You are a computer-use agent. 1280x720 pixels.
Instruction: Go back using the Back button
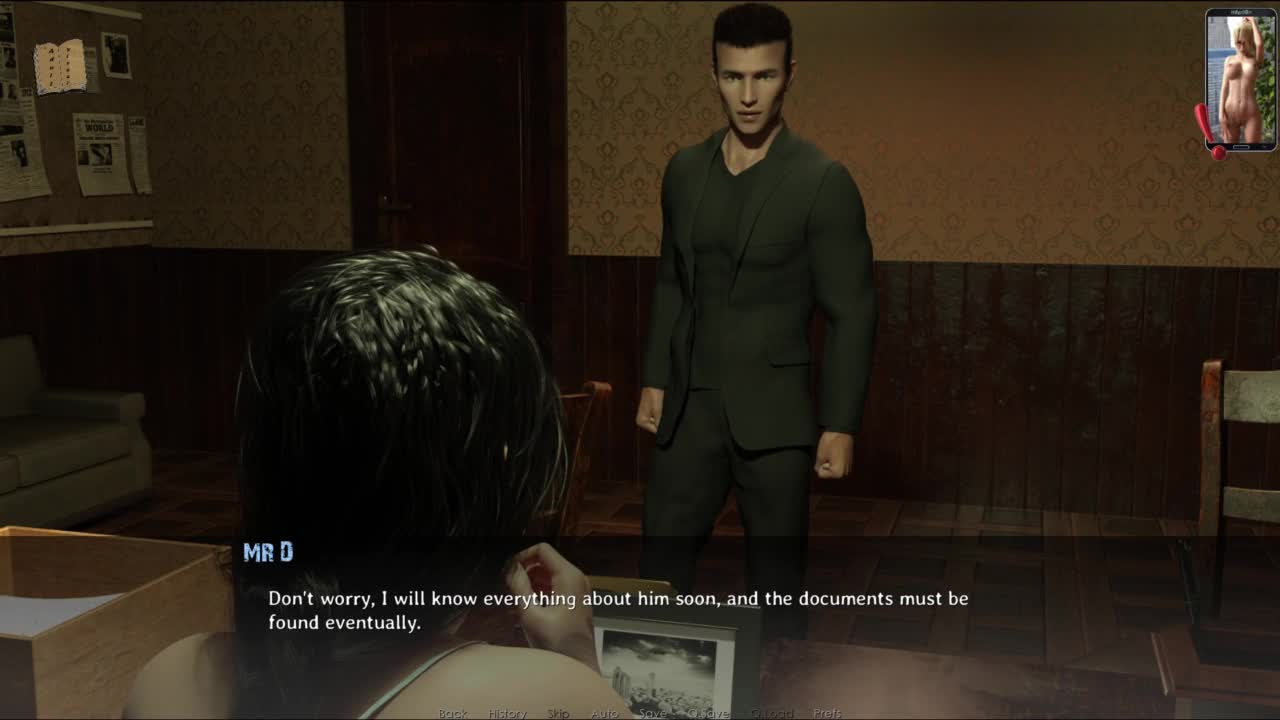tap(453, 713)
